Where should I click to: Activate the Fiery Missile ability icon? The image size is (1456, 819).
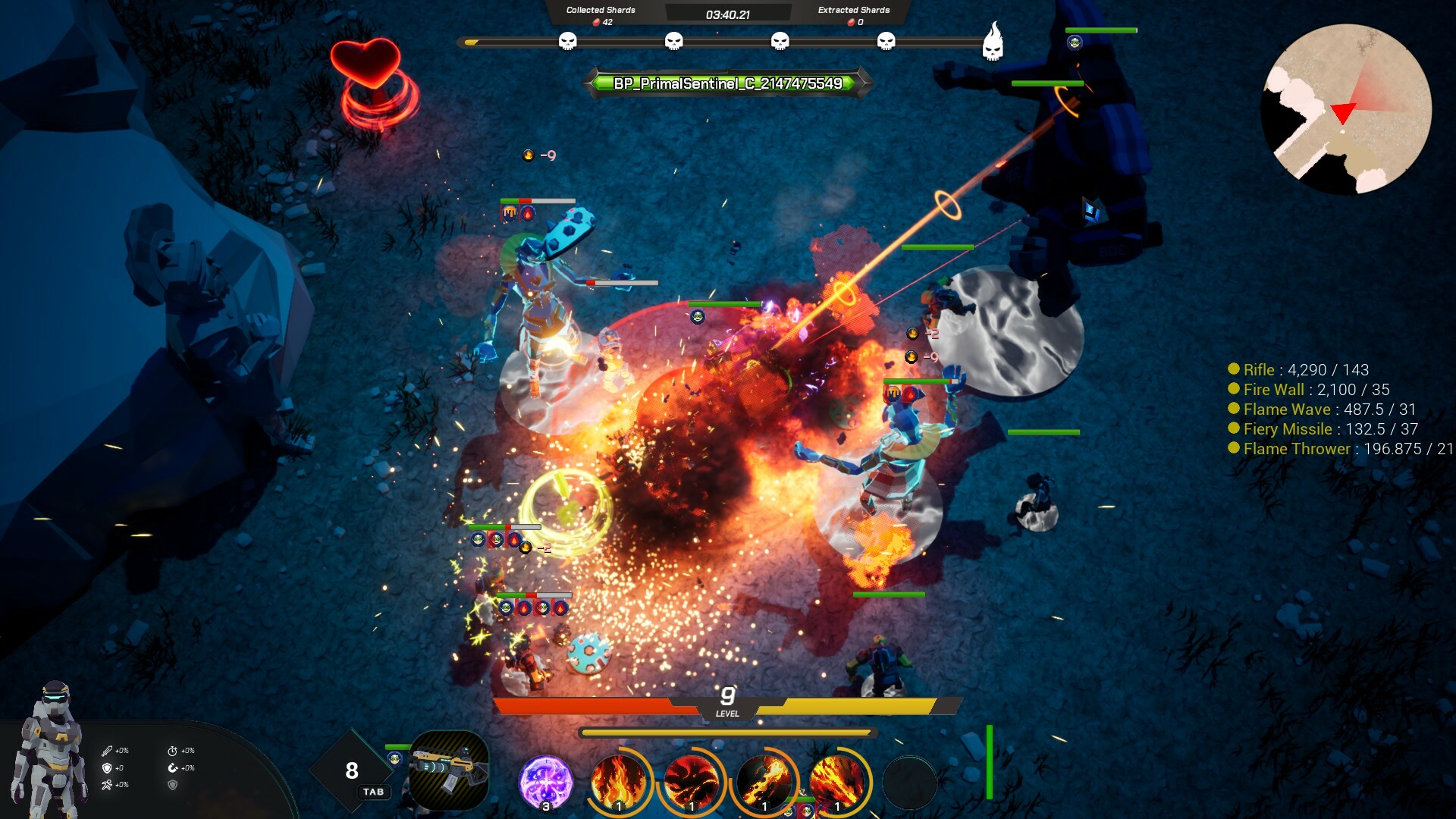click(765, 781)
